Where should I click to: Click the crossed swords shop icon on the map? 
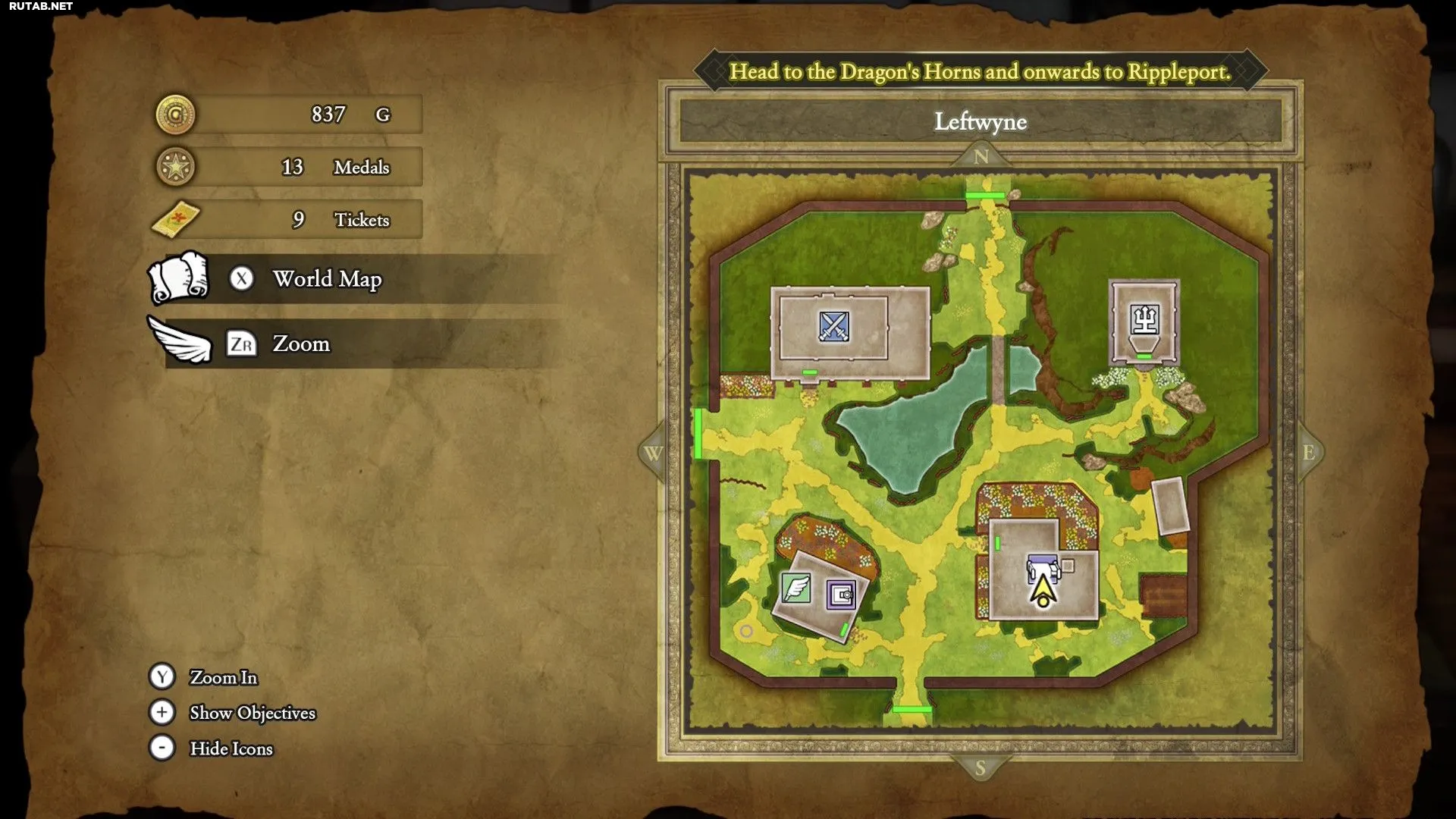833,327
